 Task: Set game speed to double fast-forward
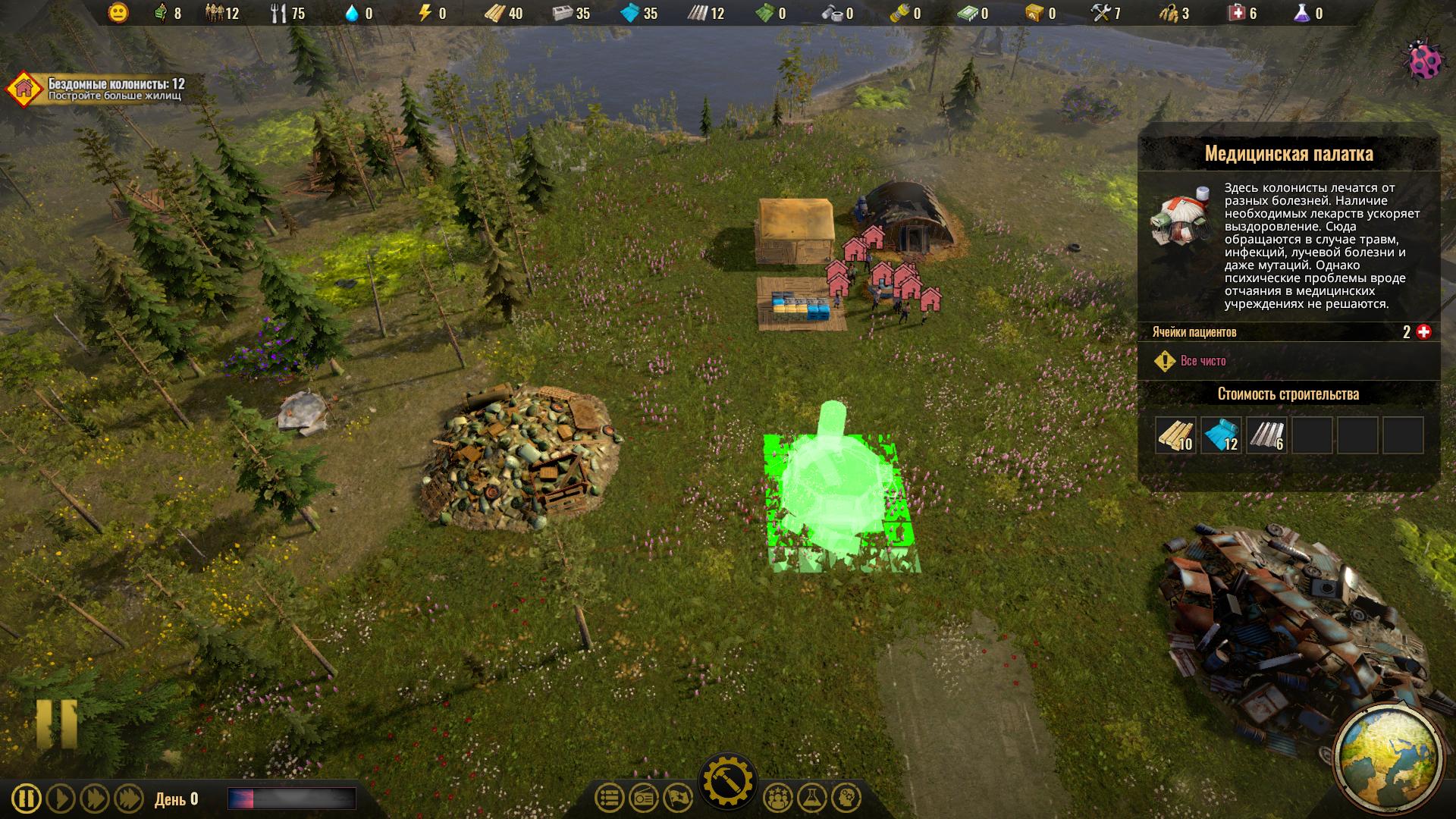95,799
